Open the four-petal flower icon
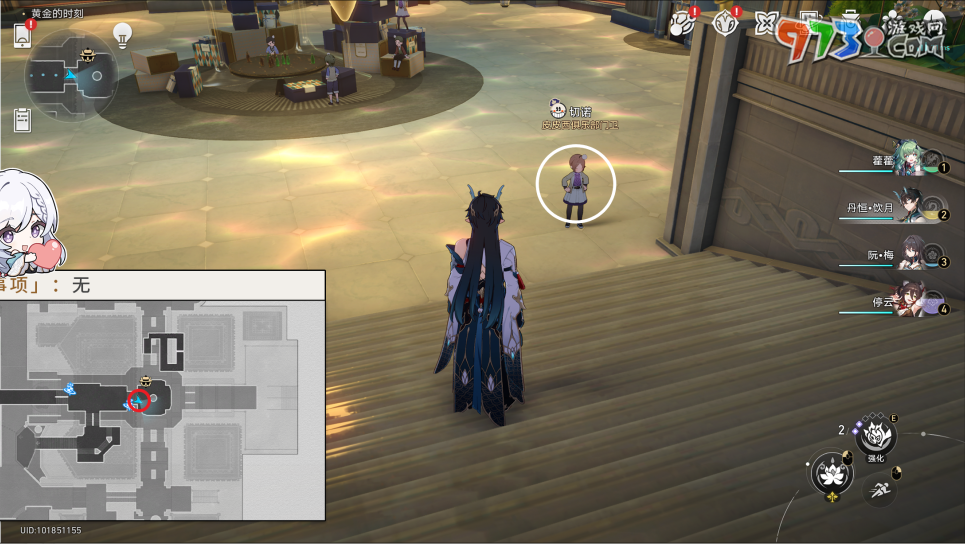 click(x=767, y=23)
